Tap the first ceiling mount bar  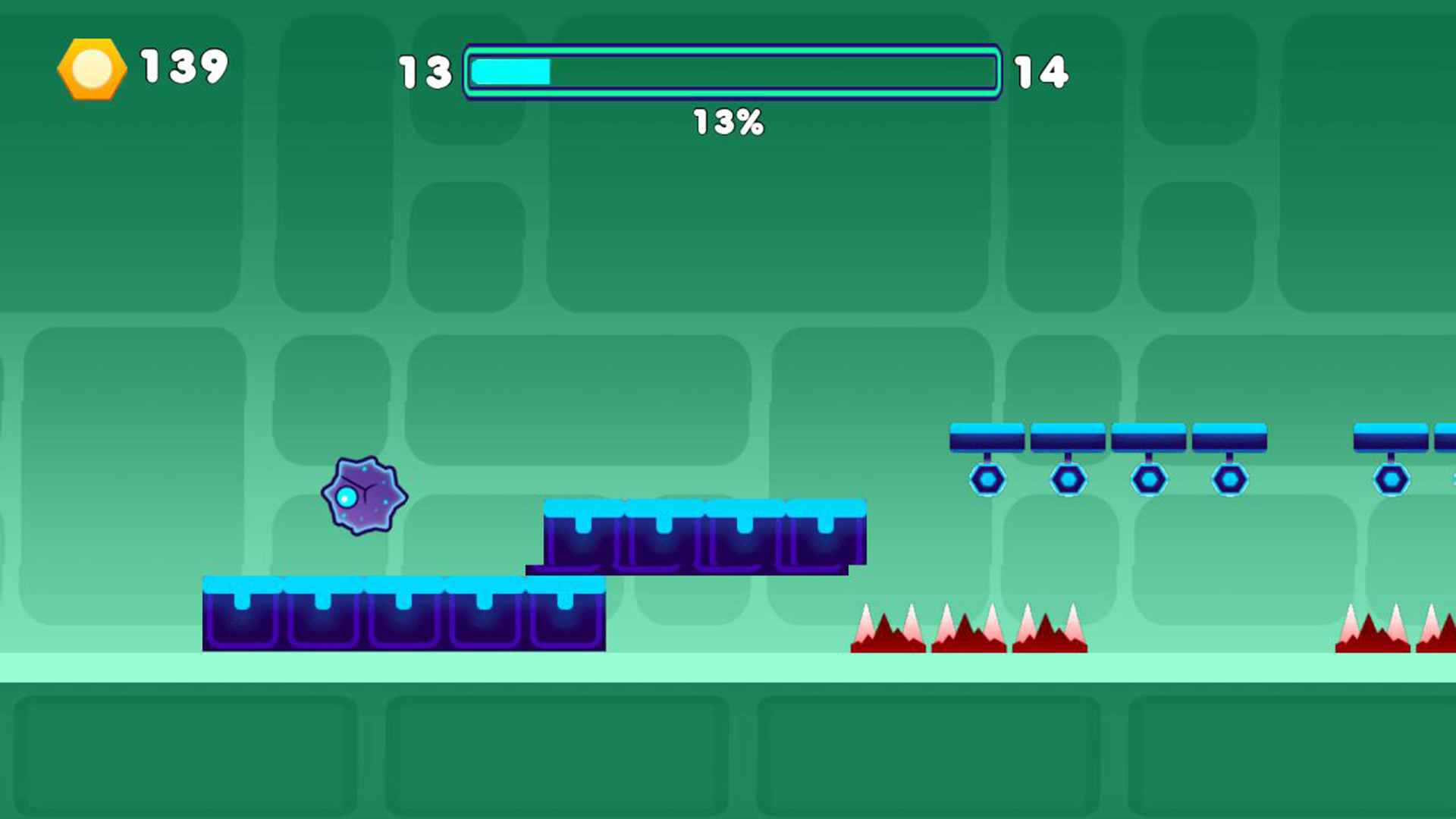pyautogui.click(x=987, y=435)
